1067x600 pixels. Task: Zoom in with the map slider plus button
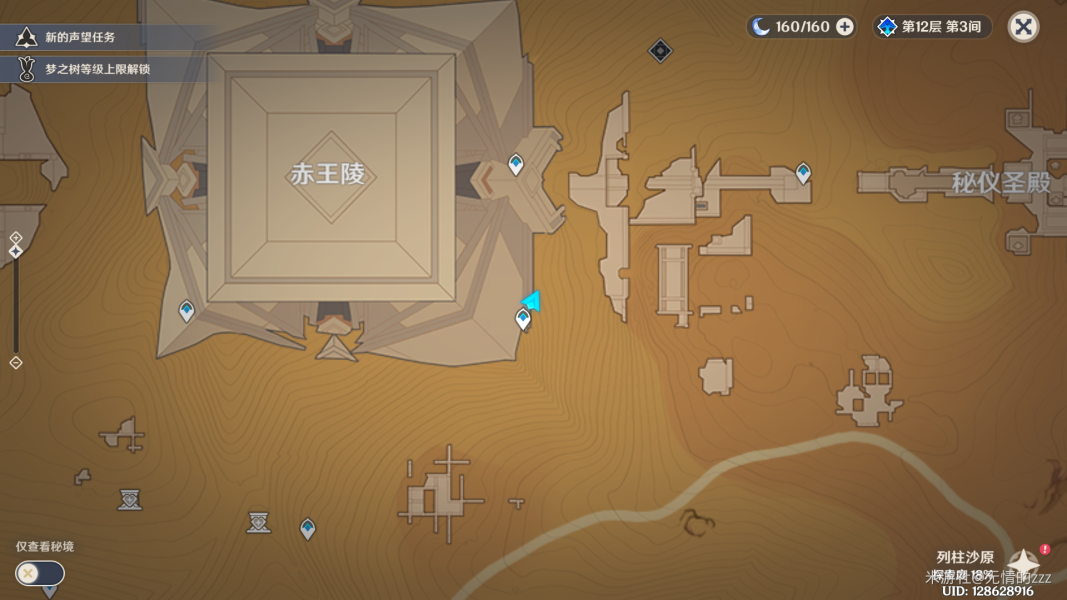(x=15, y=237)
